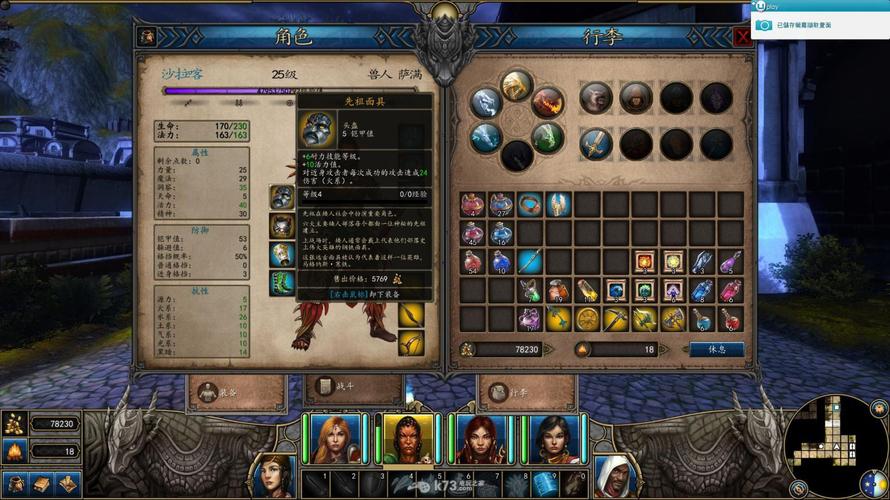Select the wolf head skill medallion
Screen dimensions: 890x500
click(x=596, y=97)
